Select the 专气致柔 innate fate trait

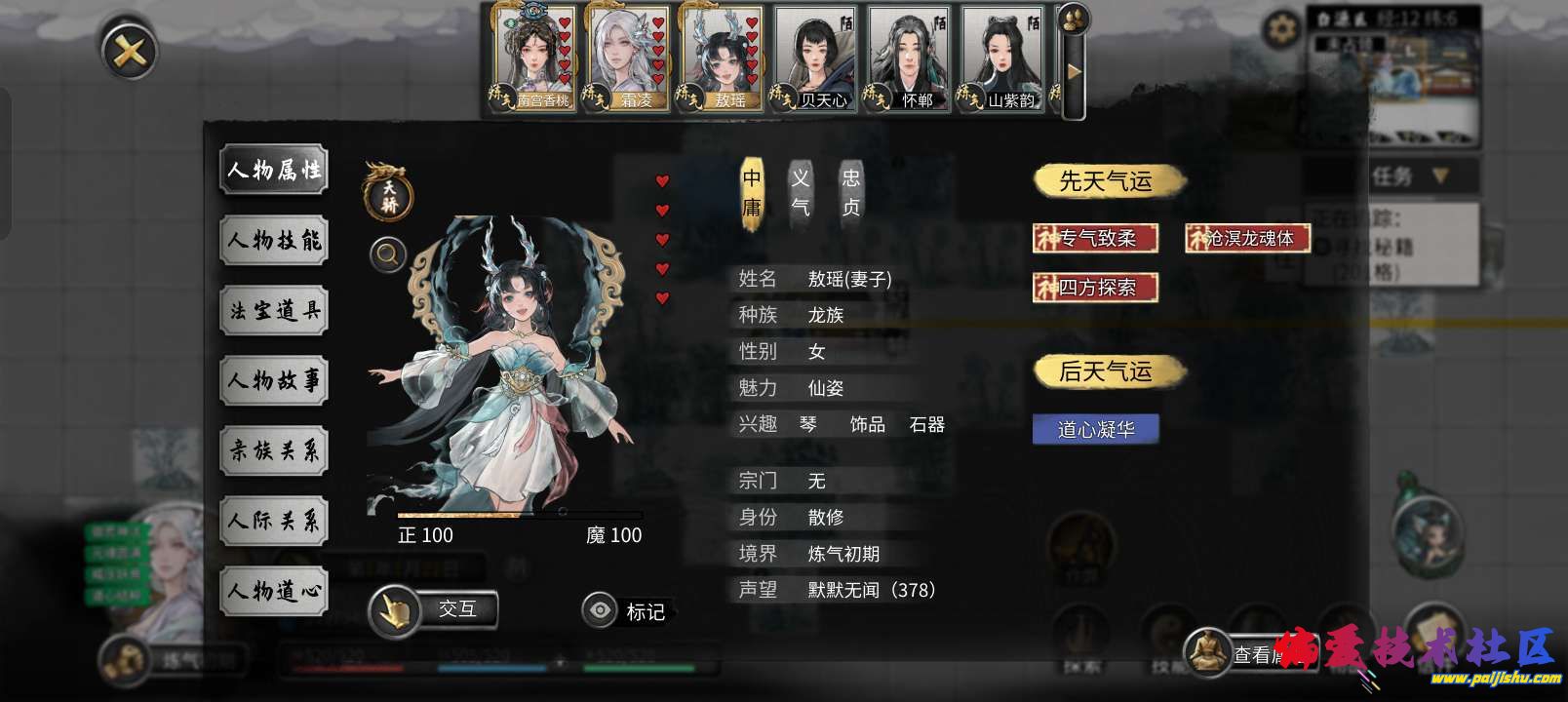pos(1098,239)
